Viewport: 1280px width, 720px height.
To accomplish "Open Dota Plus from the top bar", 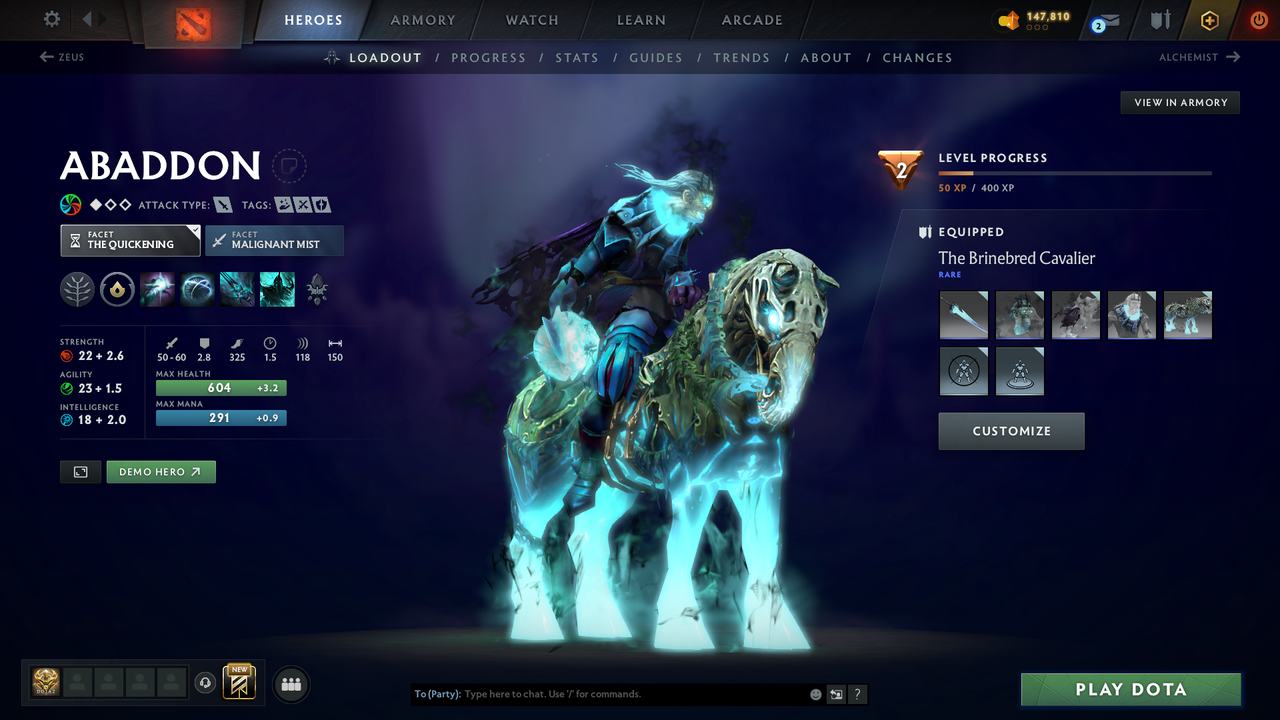I will pos(1209,20).
